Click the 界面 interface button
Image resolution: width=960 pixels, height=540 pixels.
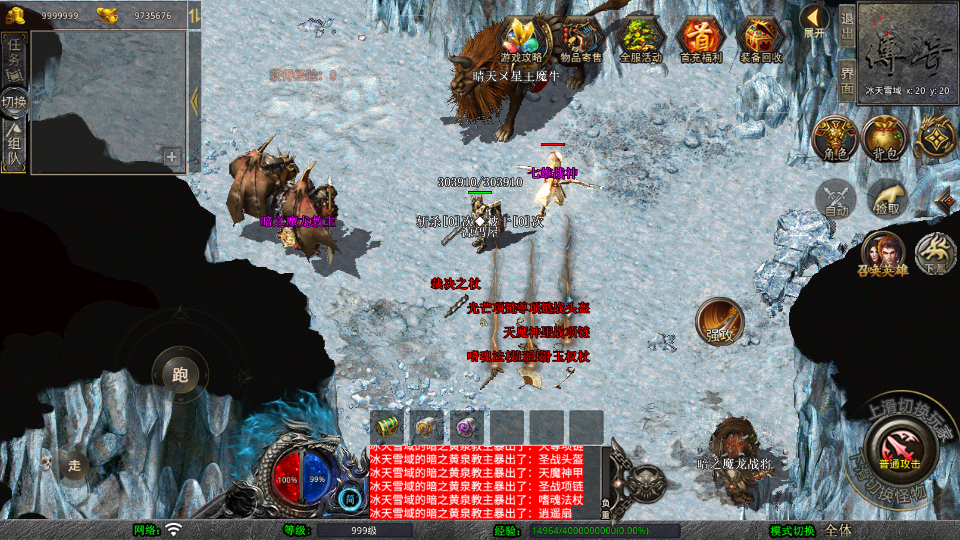coord(846,79)
